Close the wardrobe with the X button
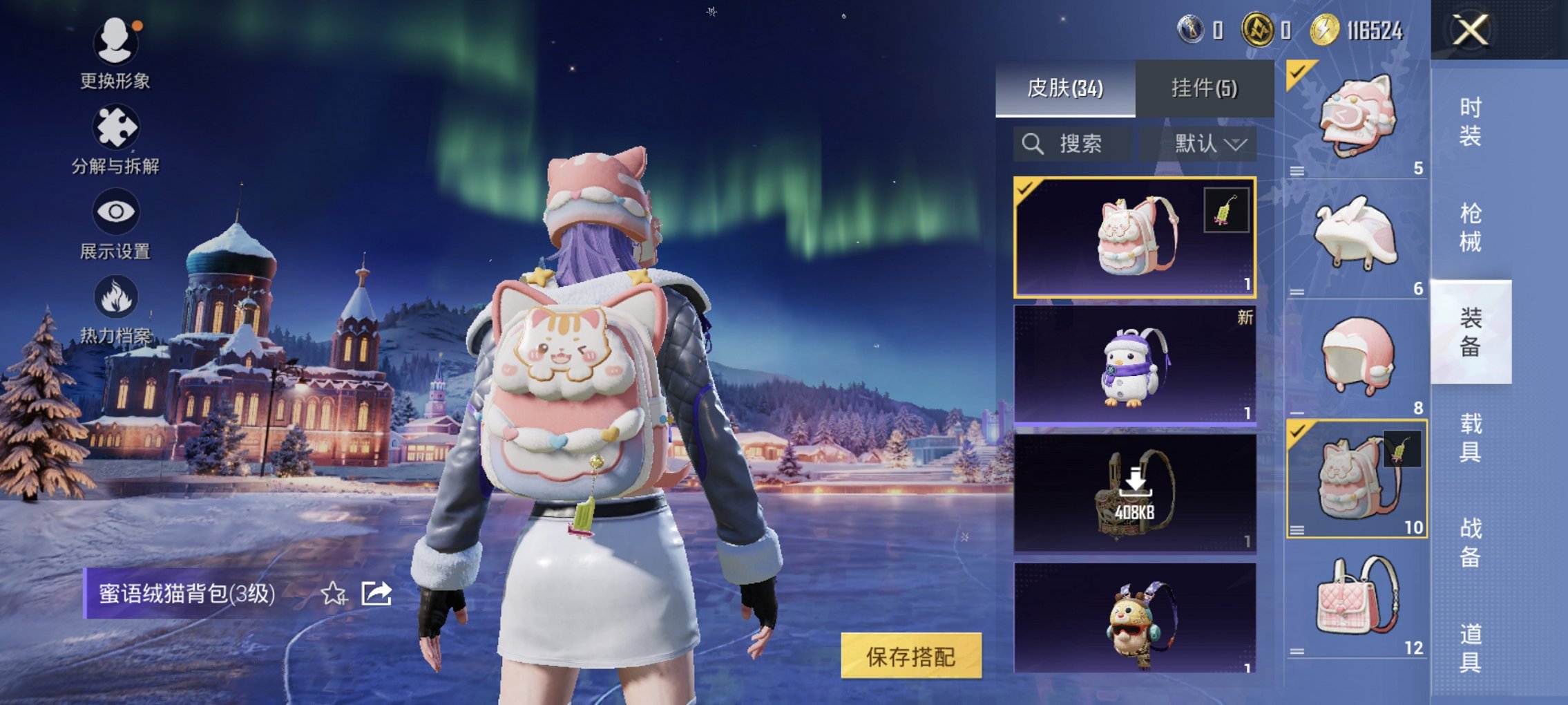 (x=1469, y=30)
